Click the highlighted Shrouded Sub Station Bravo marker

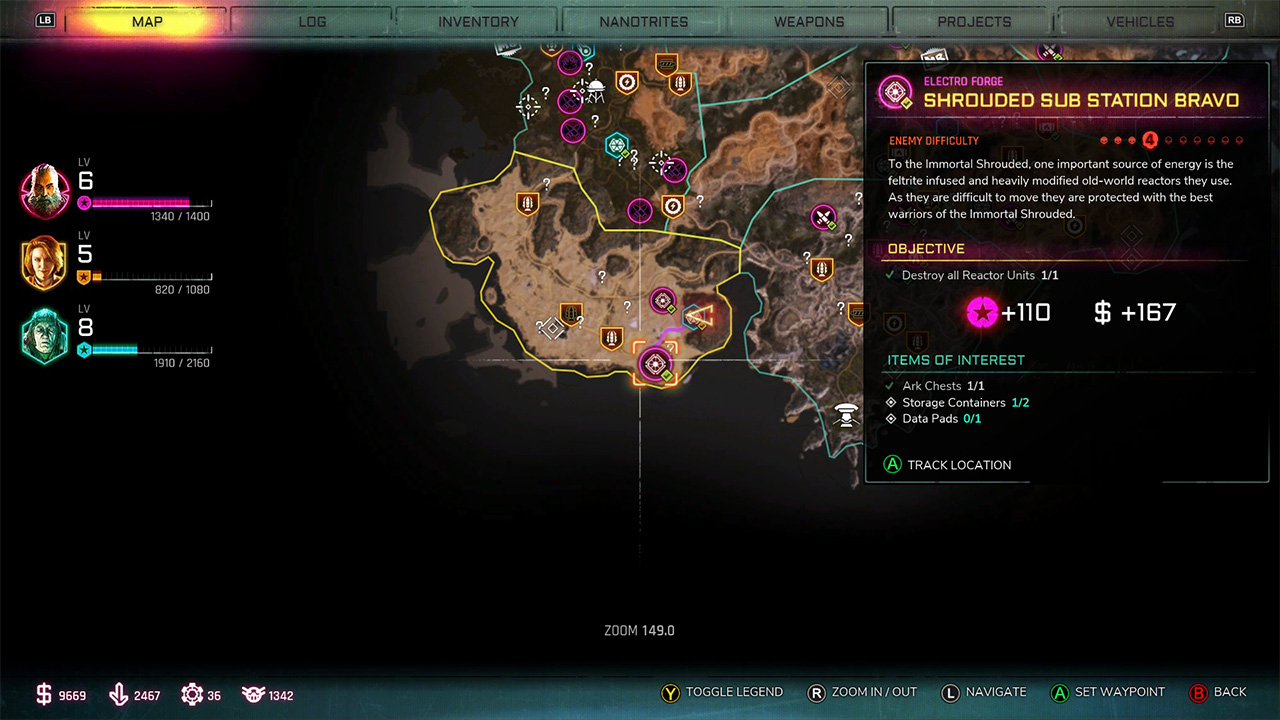pyautogui.click(x=655, y=364)
